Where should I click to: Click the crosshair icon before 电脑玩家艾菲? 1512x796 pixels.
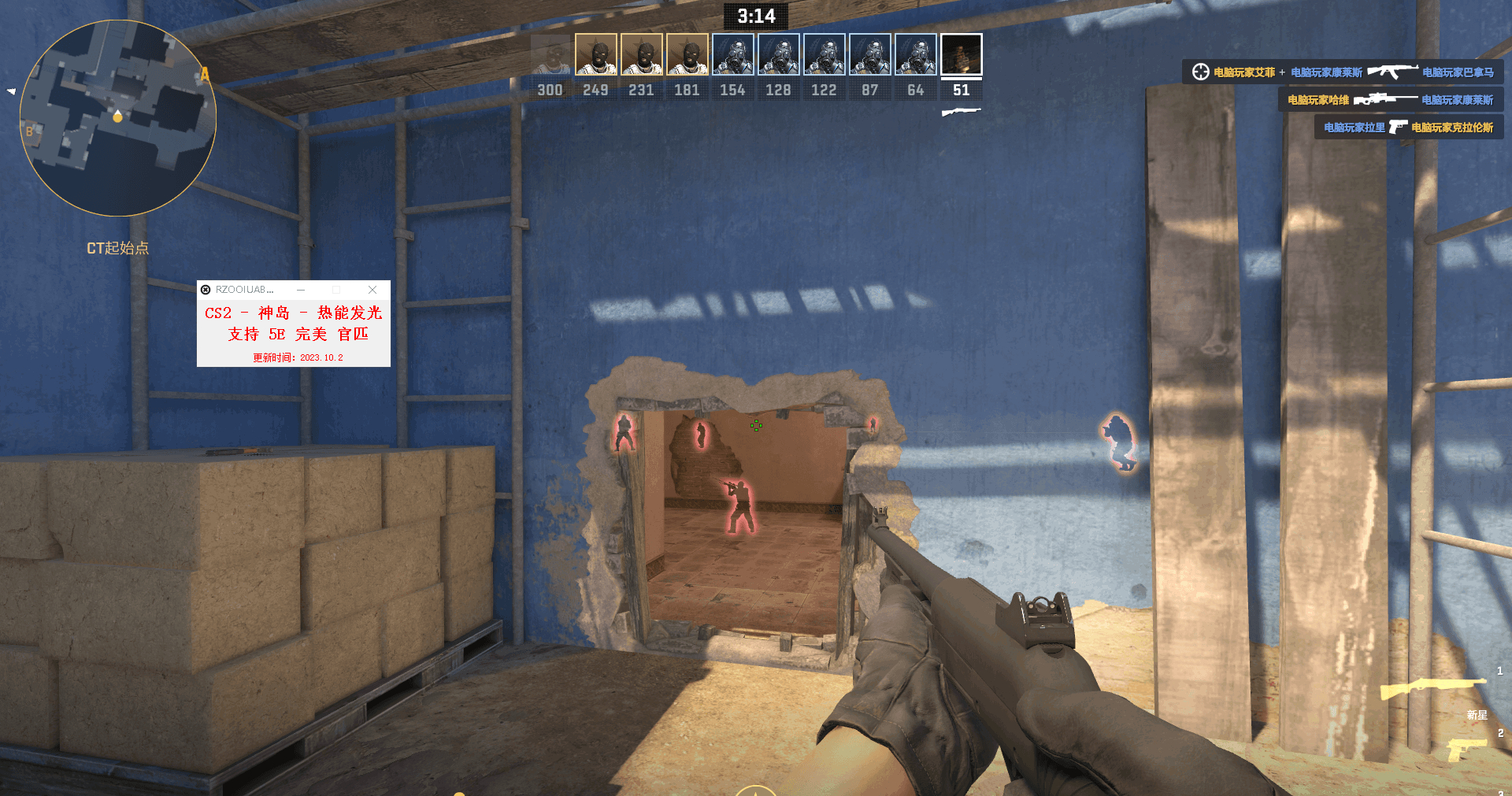[x=1200, y=70]
